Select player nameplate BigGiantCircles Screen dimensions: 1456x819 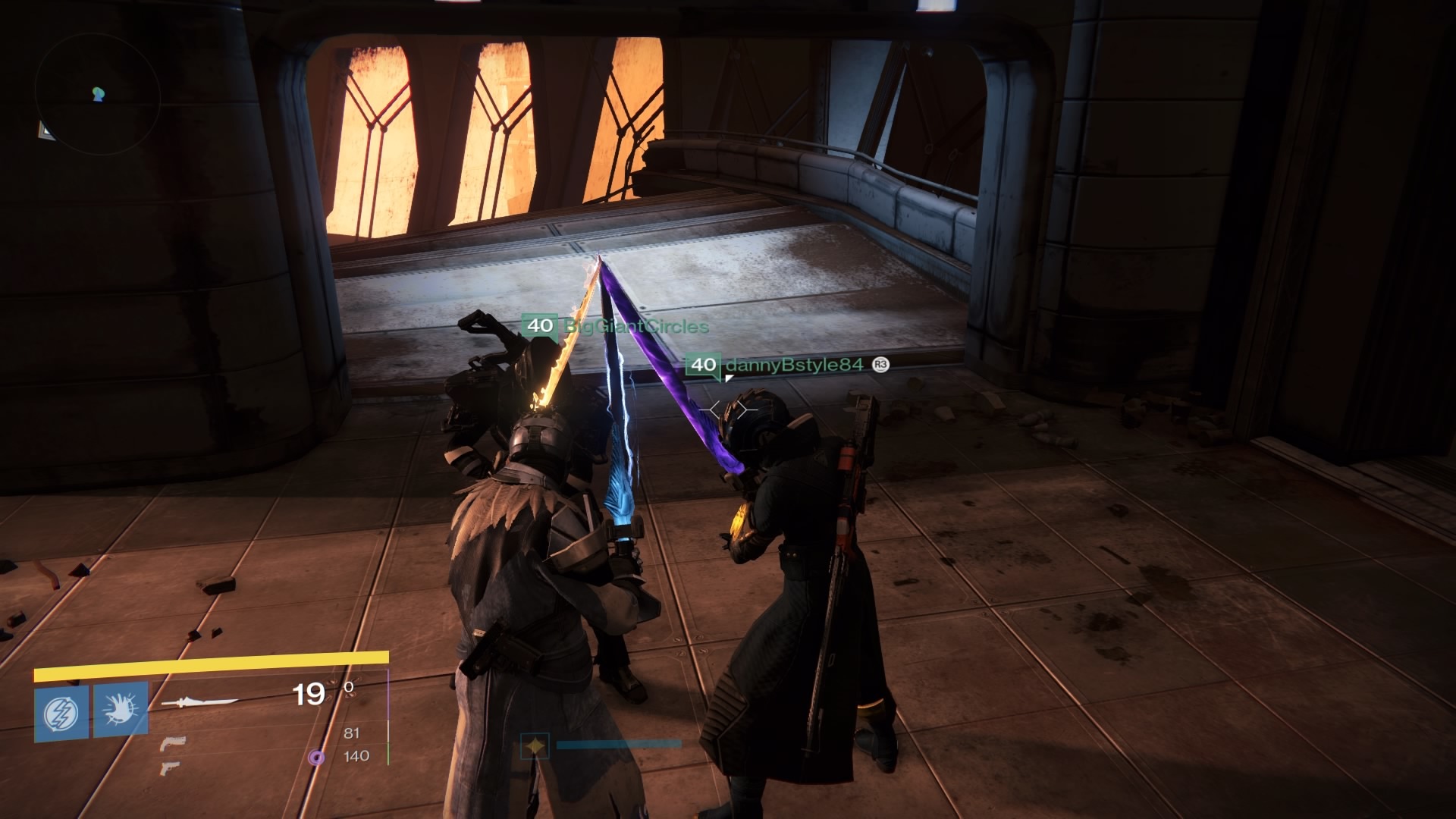635,326
